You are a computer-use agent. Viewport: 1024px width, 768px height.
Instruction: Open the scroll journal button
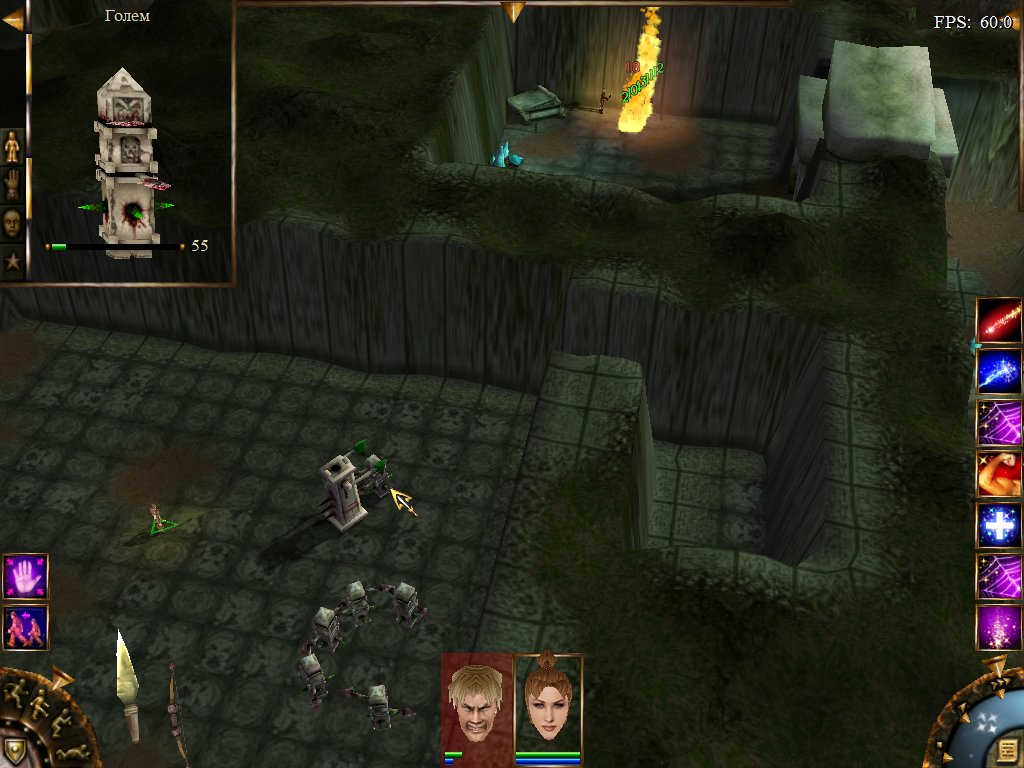[x=1006, y=750]
